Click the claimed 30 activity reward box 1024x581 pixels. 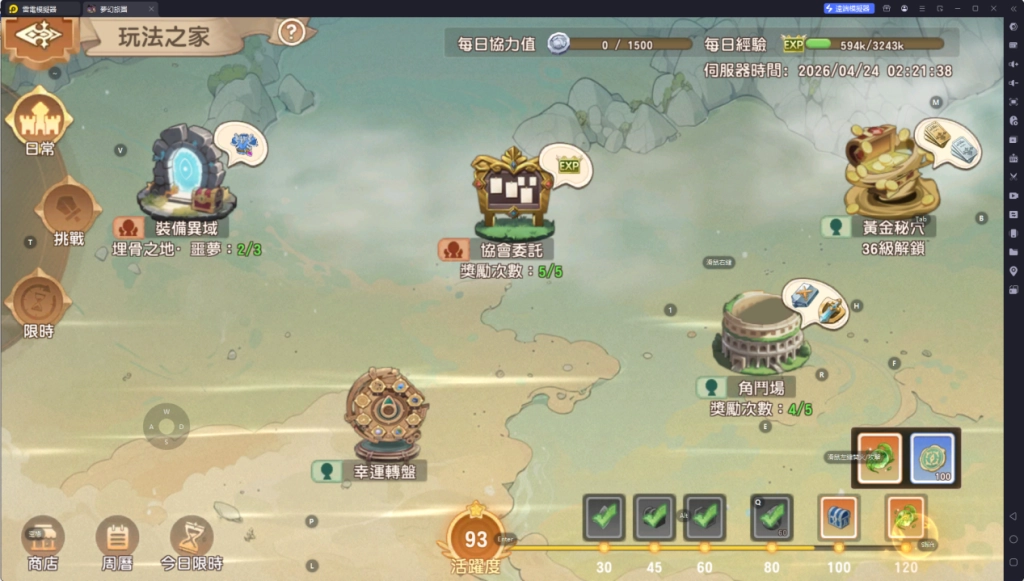pyautogui.click(x=604, y=517)
